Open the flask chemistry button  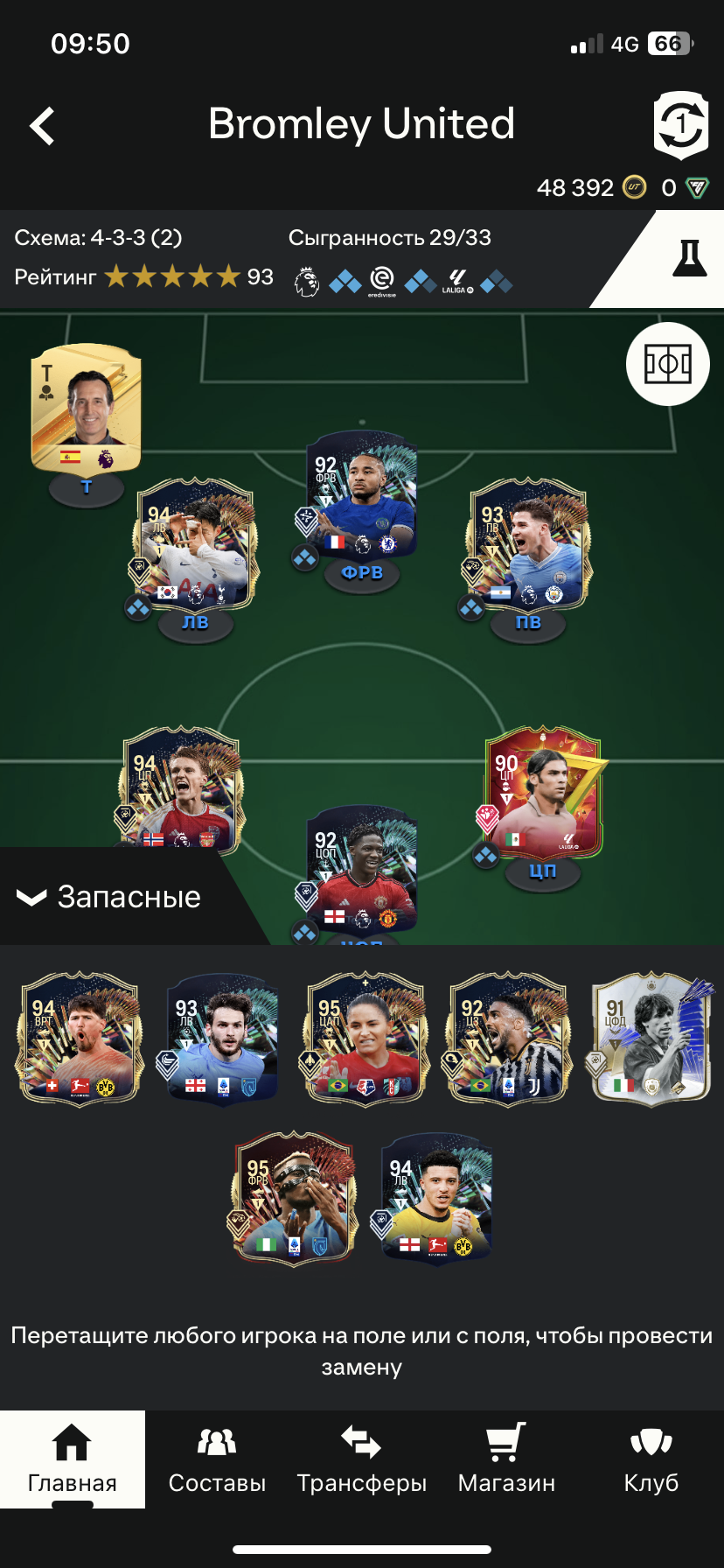point(688,259)
